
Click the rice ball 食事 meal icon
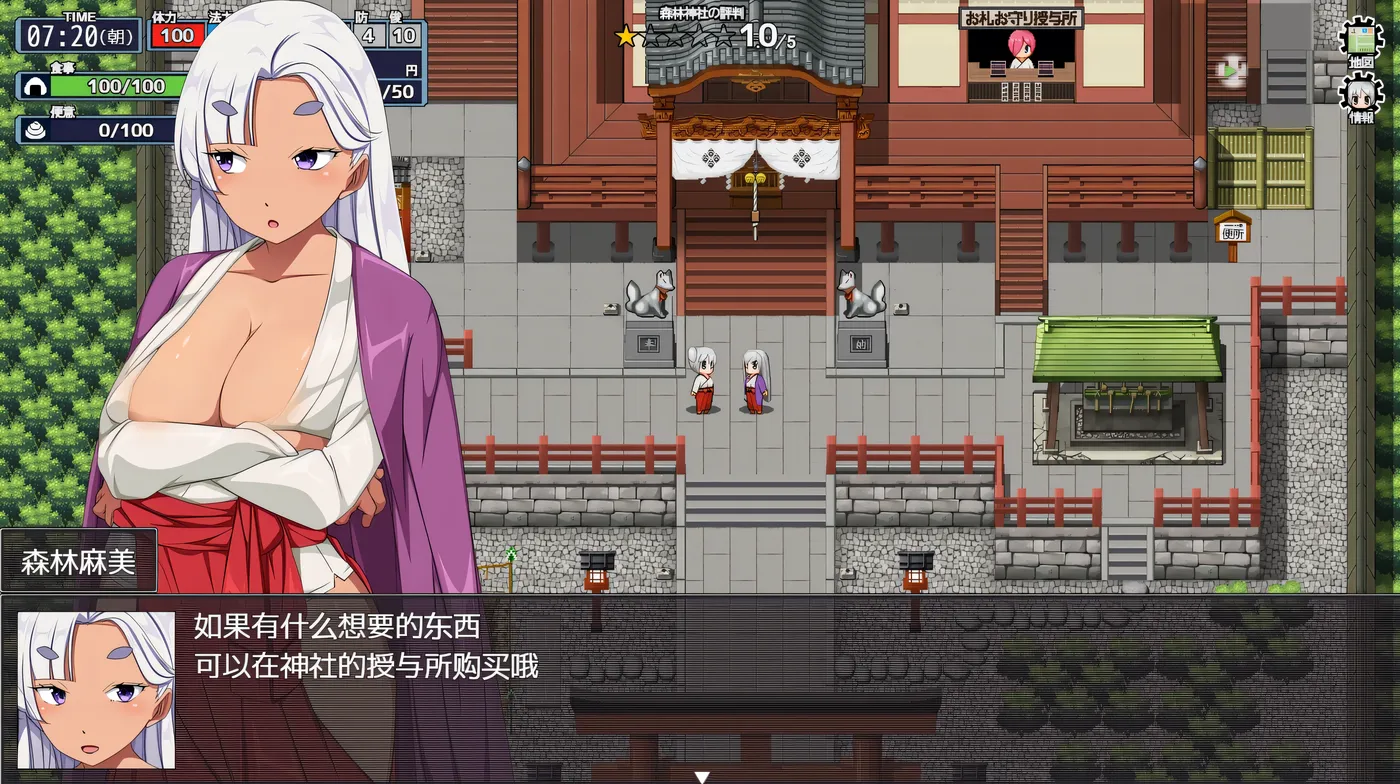click(34, 86)
